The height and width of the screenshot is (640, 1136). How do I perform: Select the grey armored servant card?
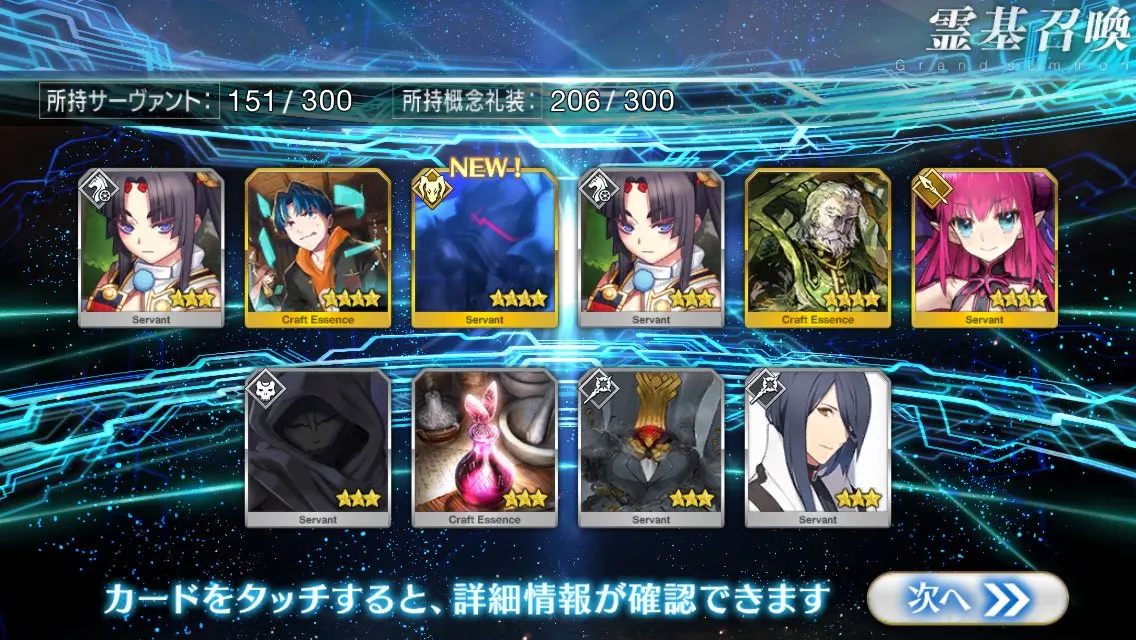pyautogui.click(x=651, y=447)
